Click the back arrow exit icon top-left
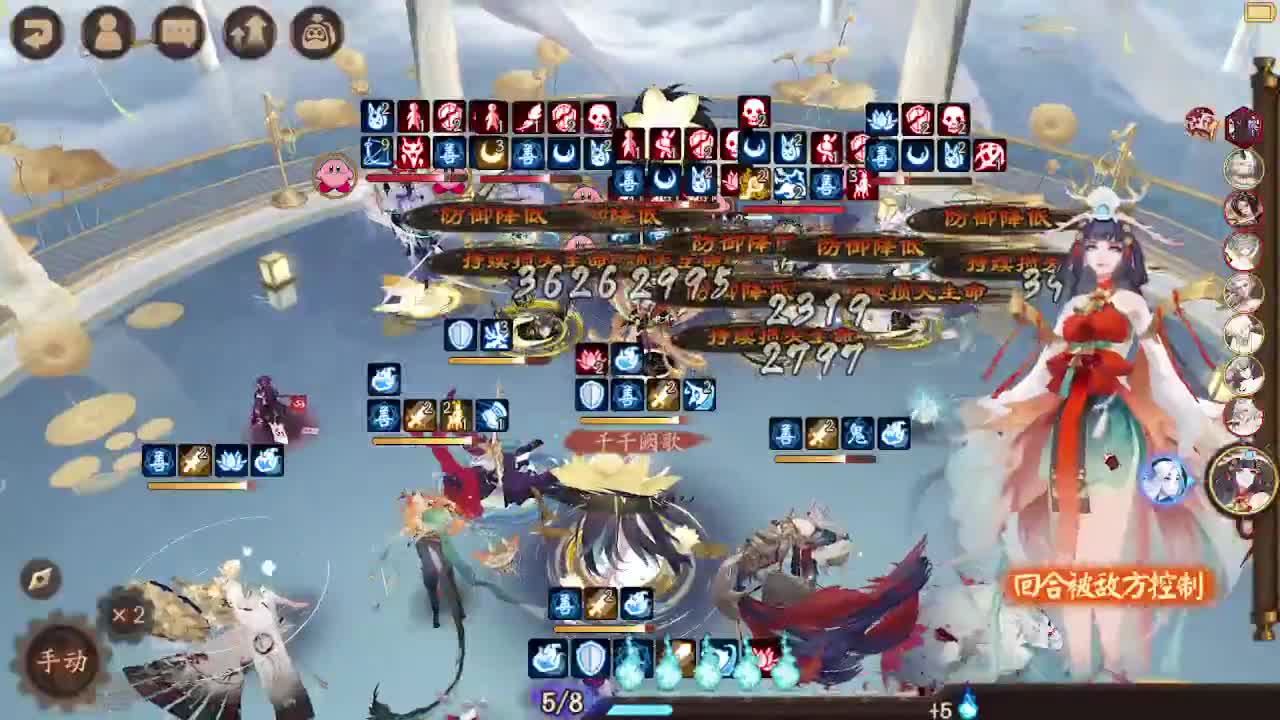This screenshot has height=720, width=1280. point(37,31)
